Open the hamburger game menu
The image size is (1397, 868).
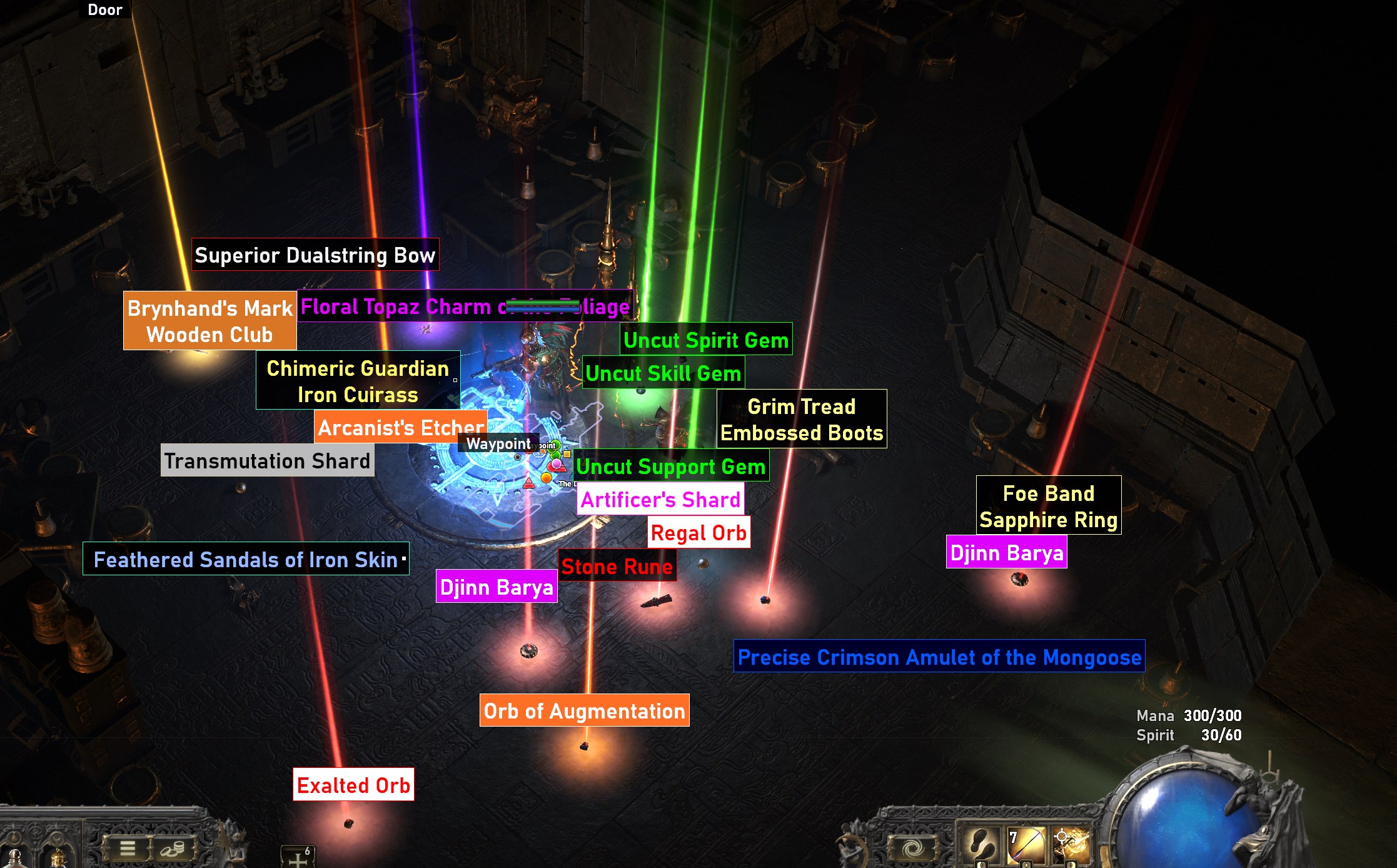point(126,849)
